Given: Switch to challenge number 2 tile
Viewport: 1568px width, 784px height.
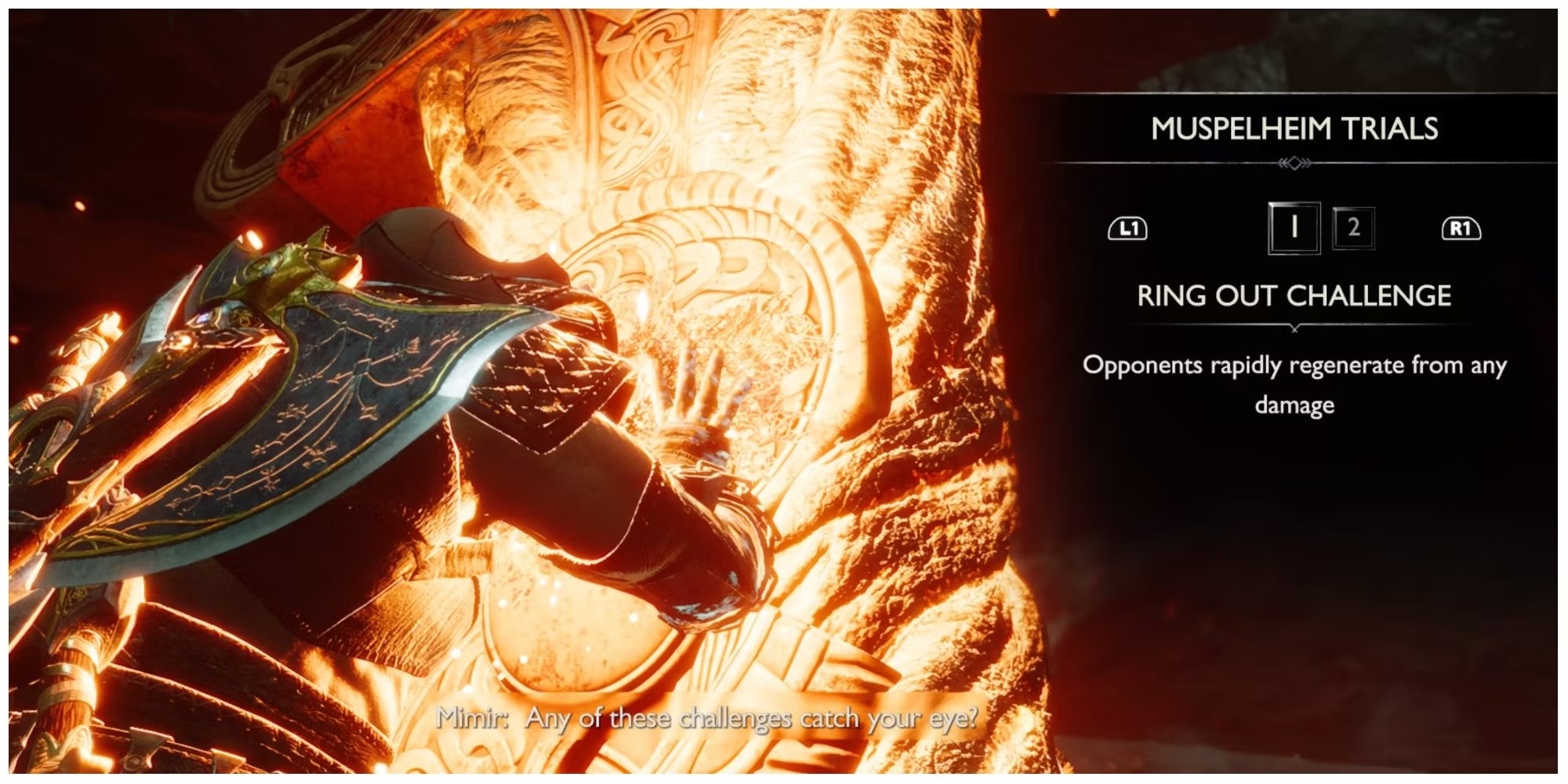Looking at the screenshot, I should tap(1353, 228).
